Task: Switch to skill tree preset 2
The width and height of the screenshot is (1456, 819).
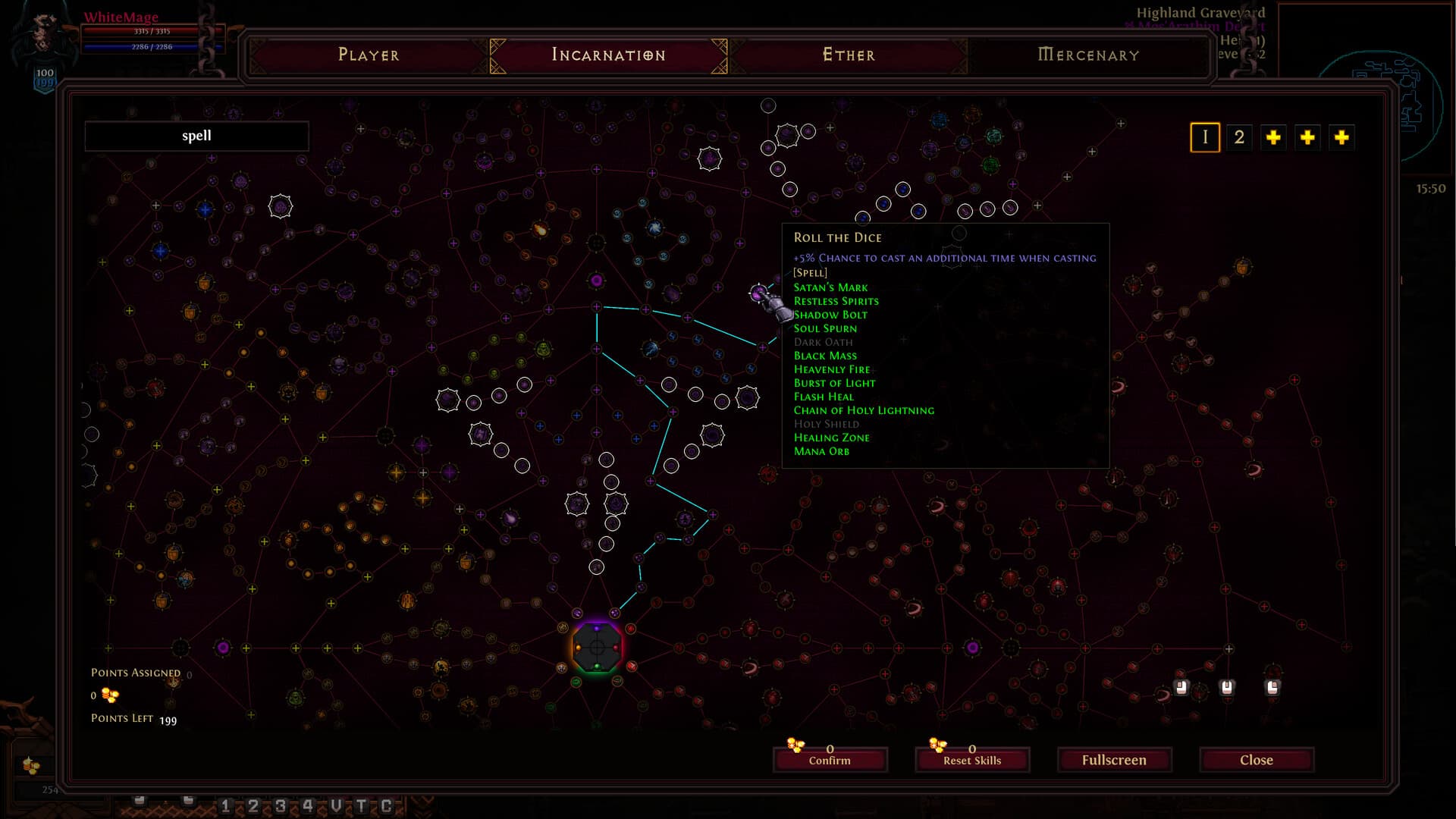Action: (1239, 137)
